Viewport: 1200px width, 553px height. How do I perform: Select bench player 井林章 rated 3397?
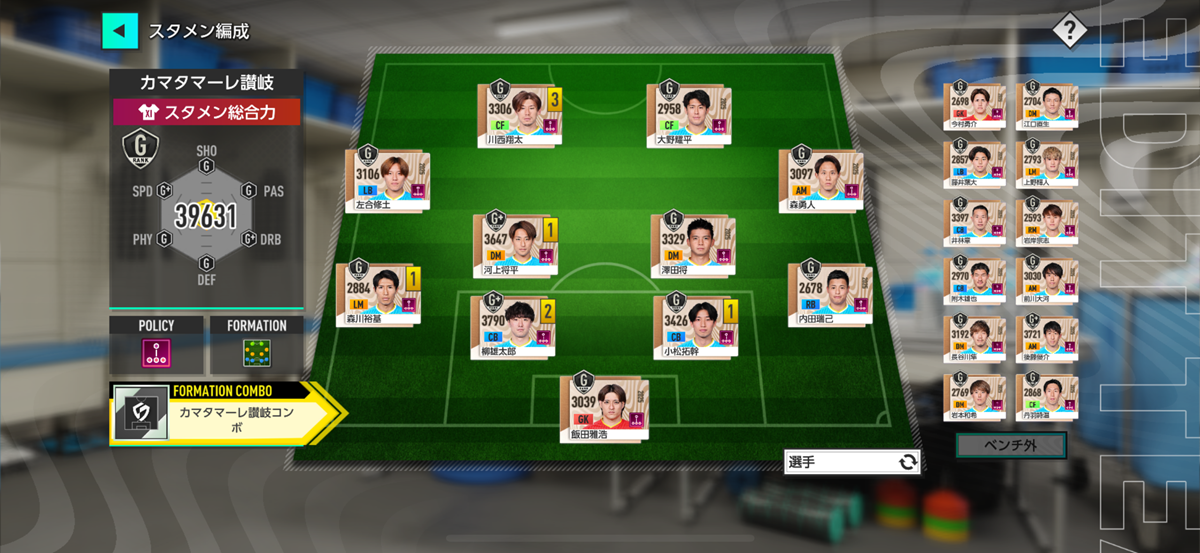pos(974,221)
